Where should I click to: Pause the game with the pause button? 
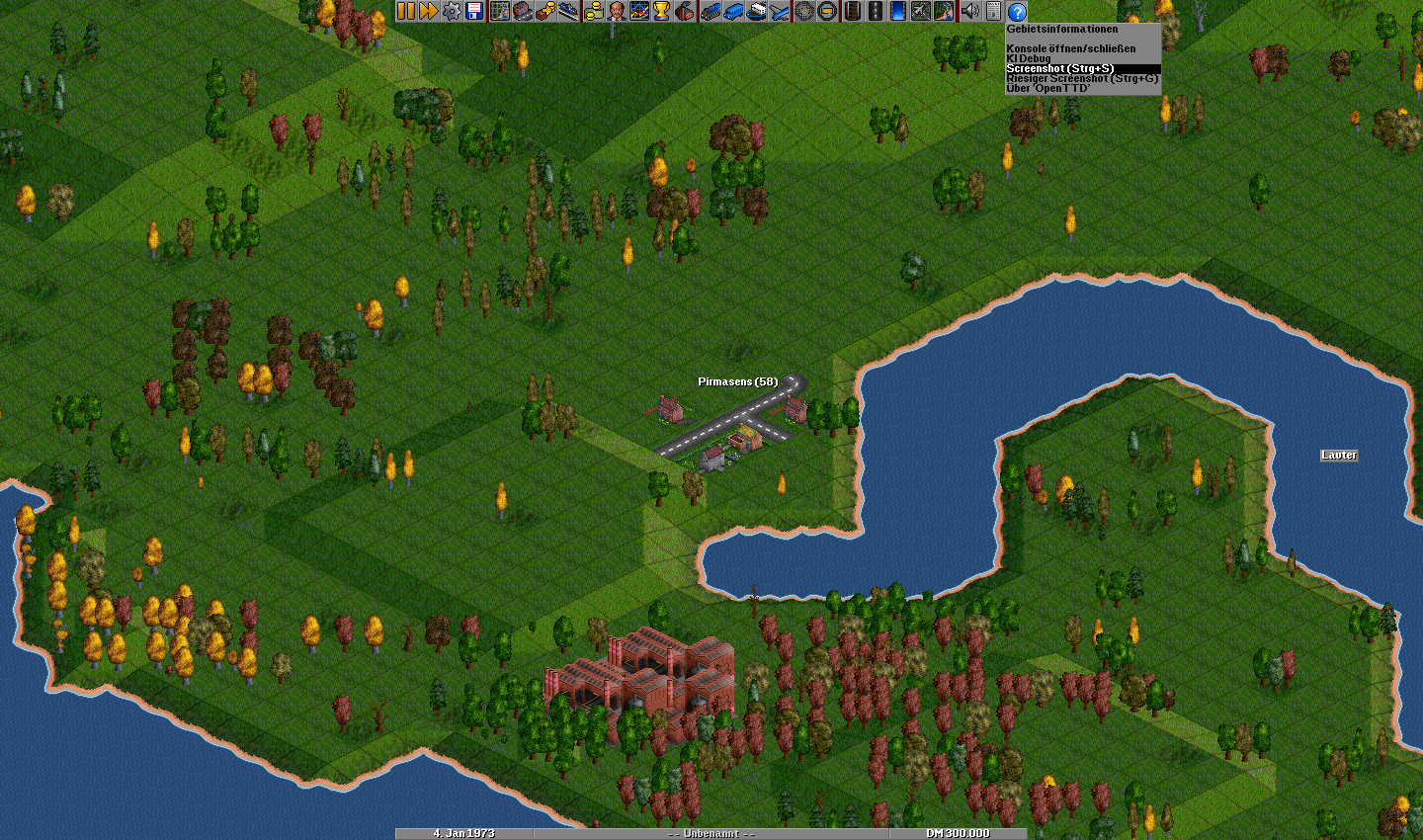pyautogui.click(x=406, y=11)
